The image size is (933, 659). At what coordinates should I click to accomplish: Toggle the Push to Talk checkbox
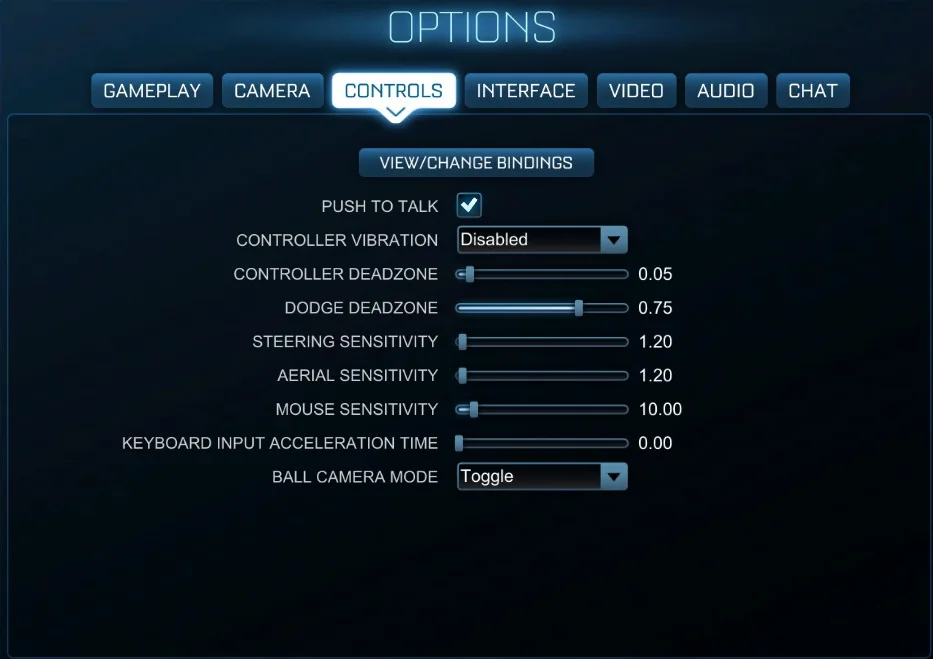(469, 206)
